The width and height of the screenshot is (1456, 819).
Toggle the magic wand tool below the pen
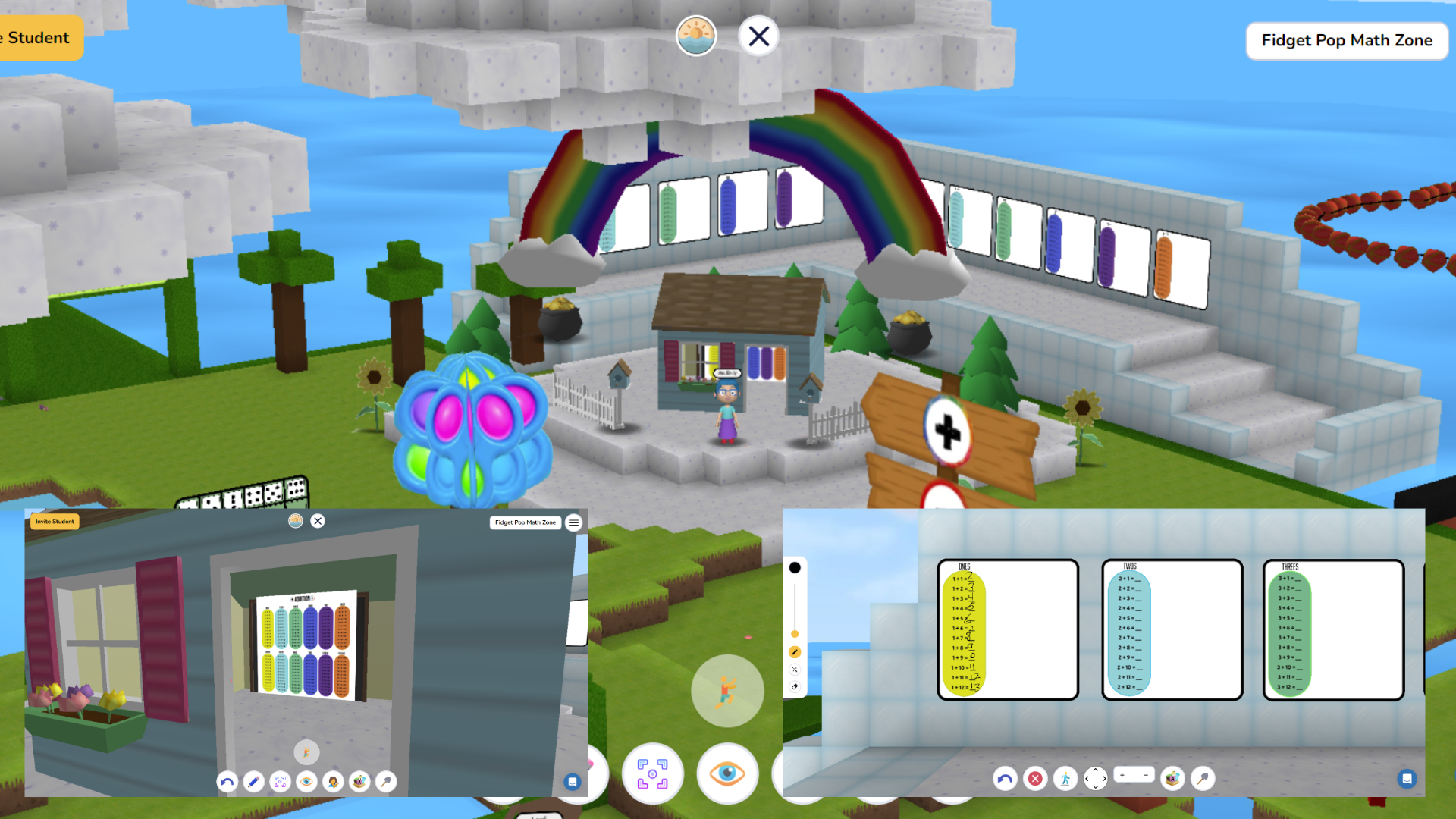point(795,670)
